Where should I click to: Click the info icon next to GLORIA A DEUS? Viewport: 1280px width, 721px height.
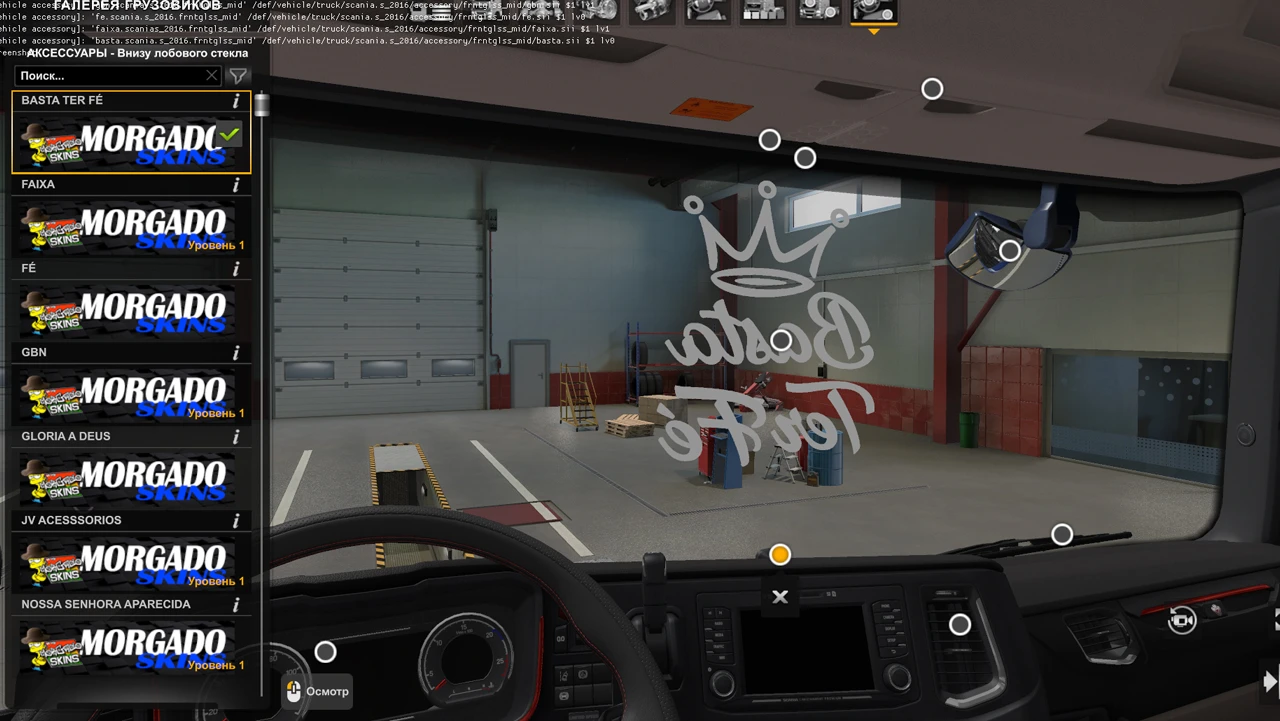(x=235, y=436)
